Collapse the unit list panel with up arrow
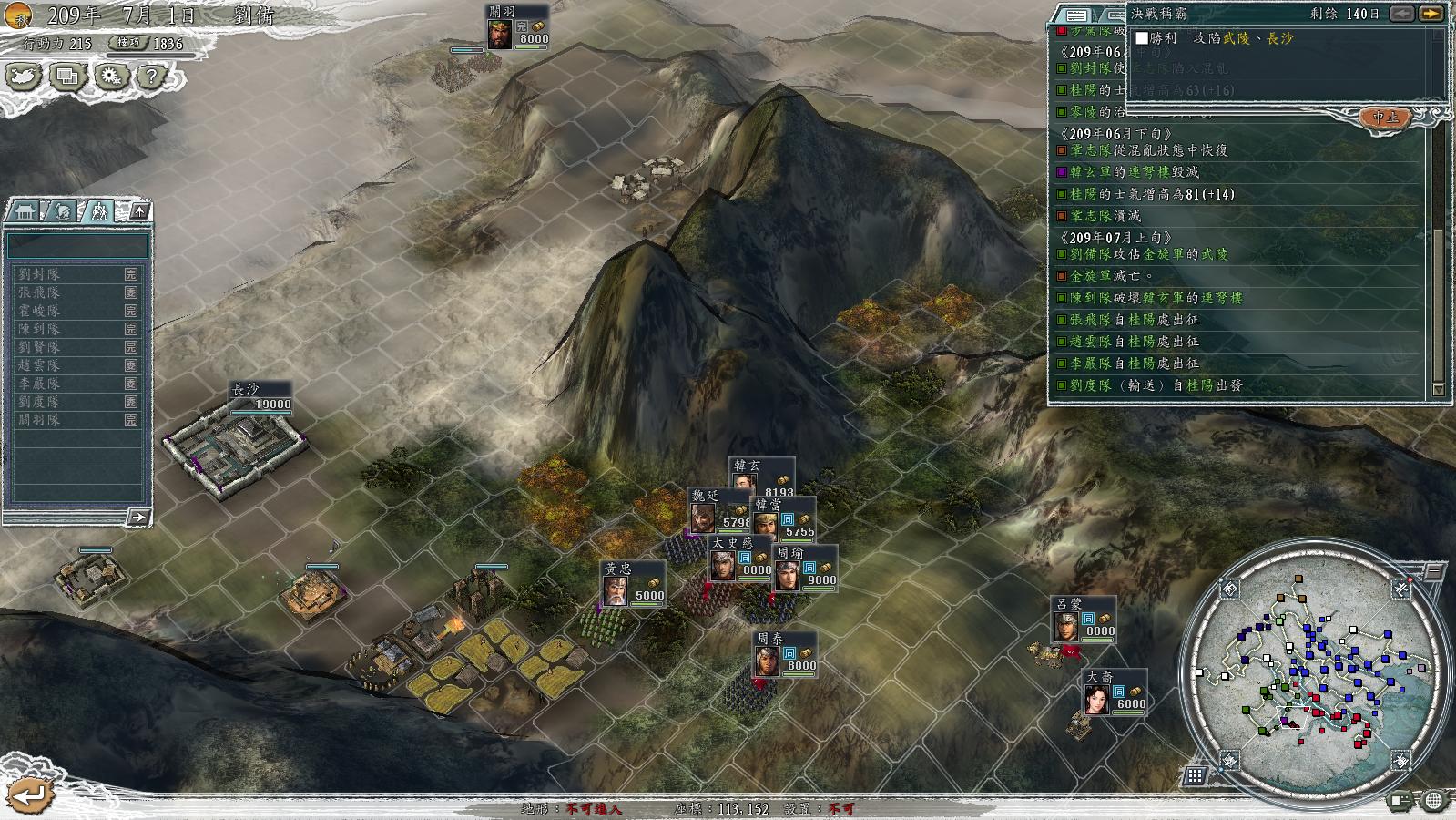Screen dimensions: 1456x820 pos(139,211)
